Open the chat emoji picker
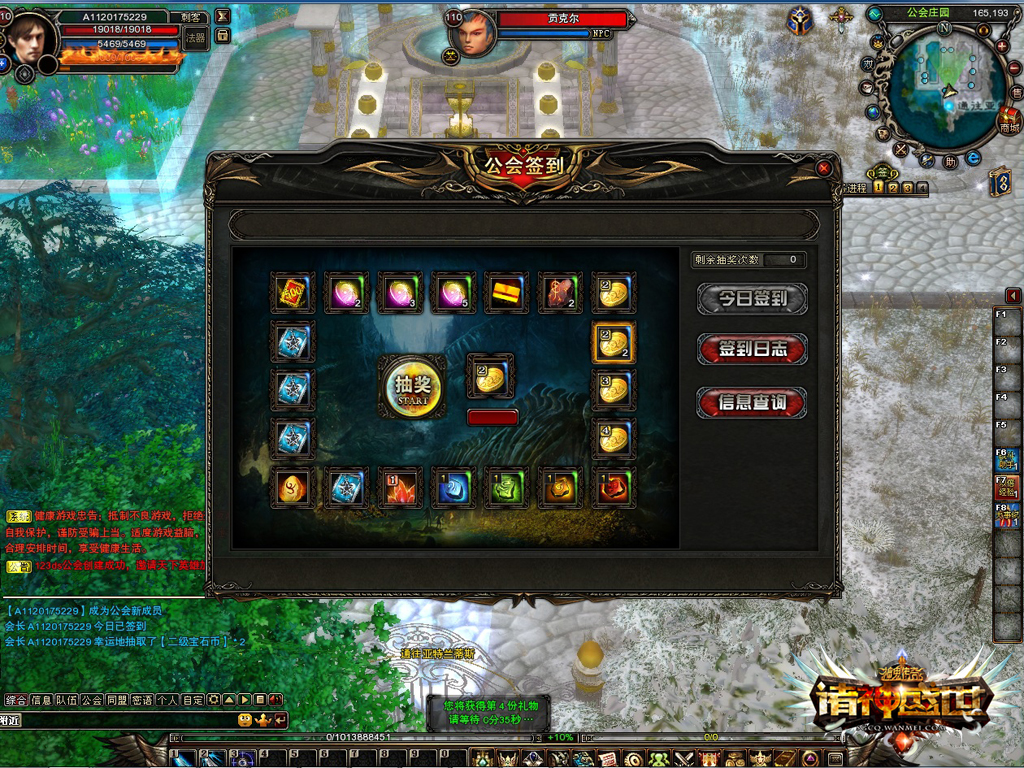Viewport: 1024px width, 768px height. pyautogui.click(x=245, y=720)
